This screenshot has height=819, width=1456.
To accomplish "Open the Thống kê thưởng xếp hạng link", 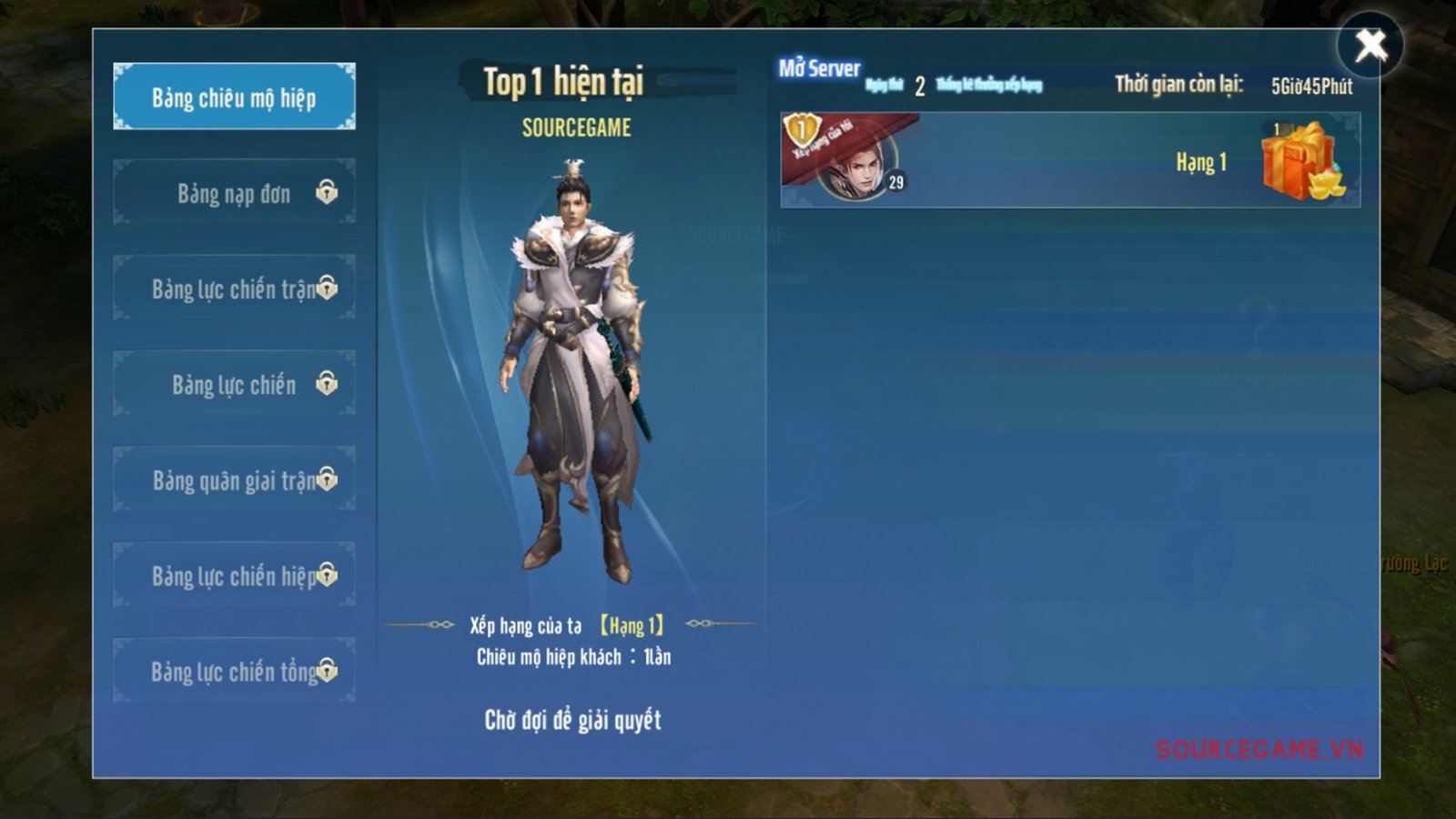I will click(x=989, y=85).
